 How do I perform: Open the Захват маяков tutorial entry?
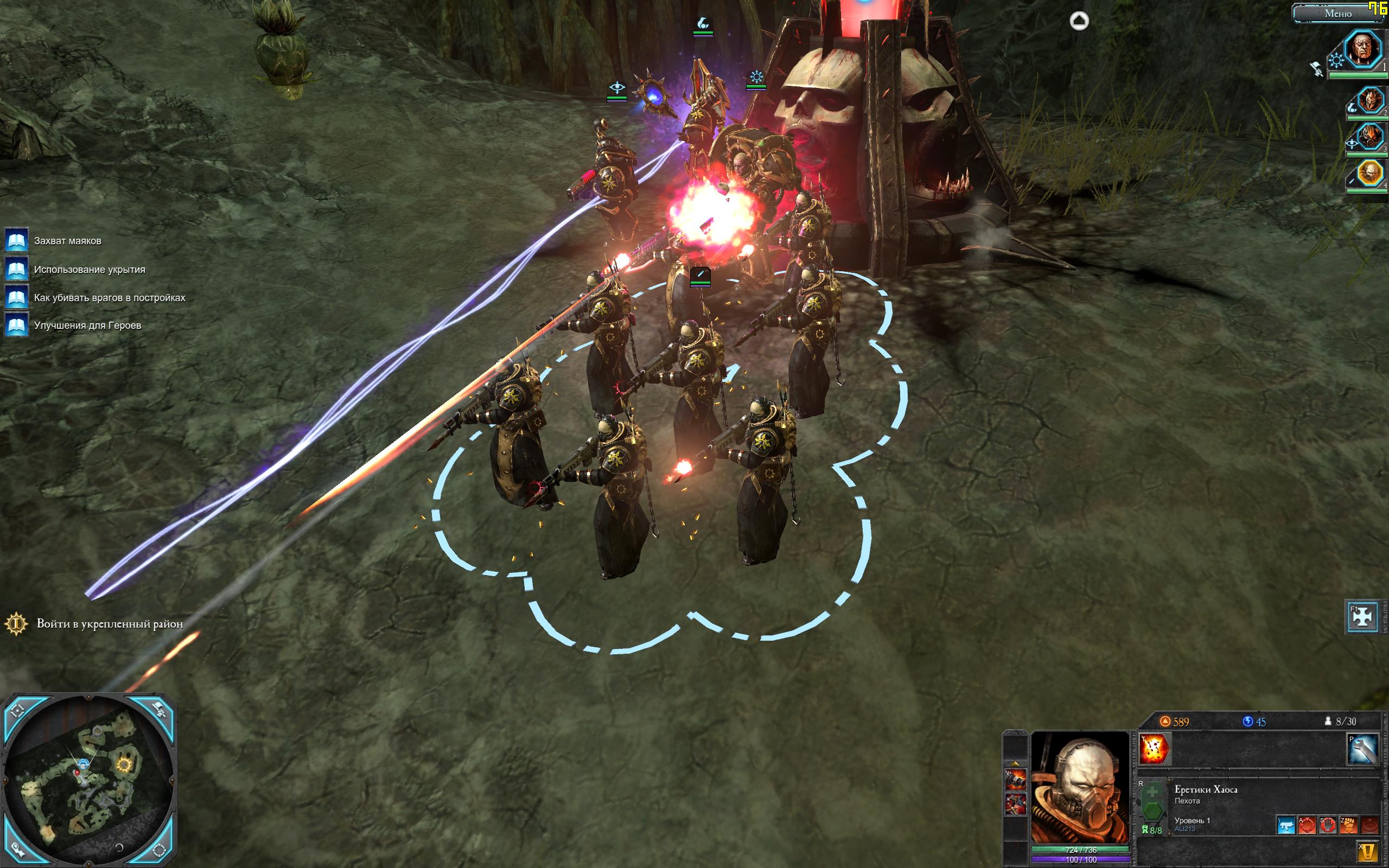click(x=67, y=241)
